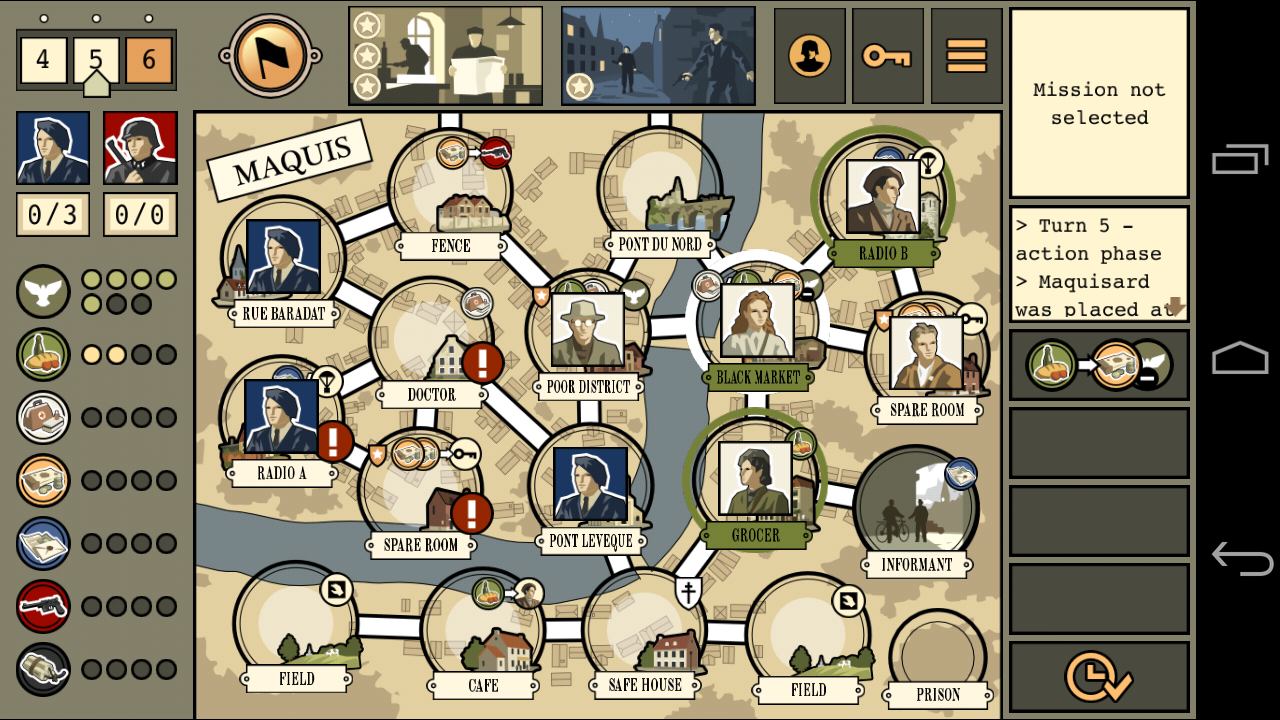Select the mission card with three stars
The width and height of the screenshot is (1280, 720).
[445, 56]
